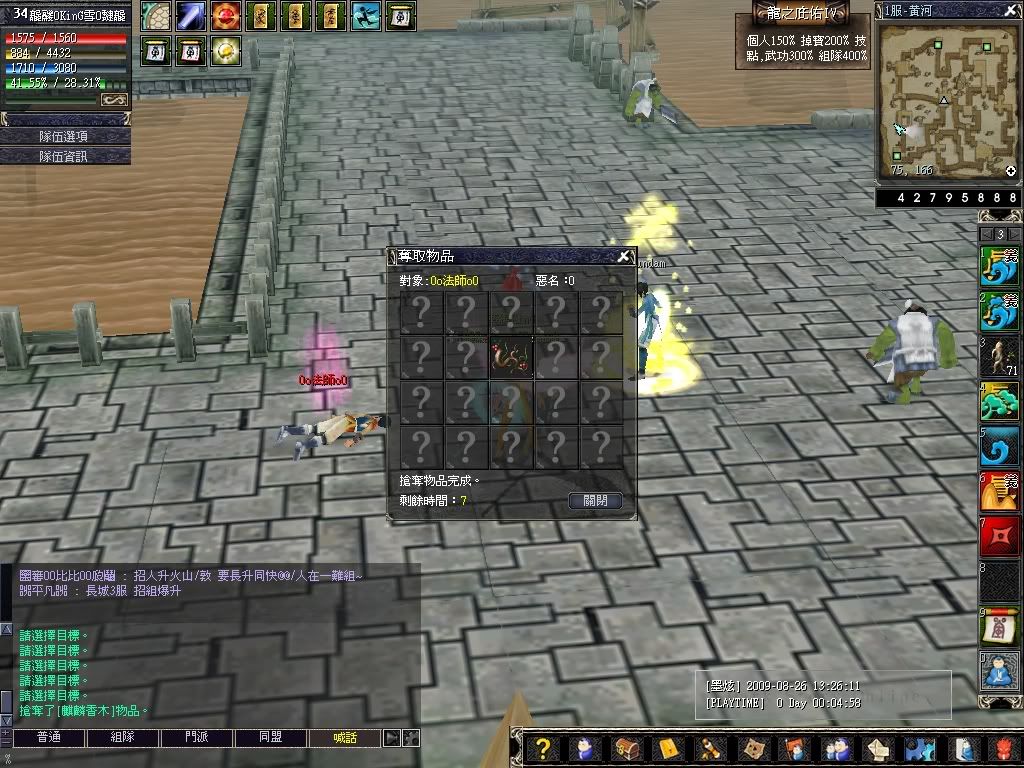Open settings with the blue gear icon

pos(919,748)
